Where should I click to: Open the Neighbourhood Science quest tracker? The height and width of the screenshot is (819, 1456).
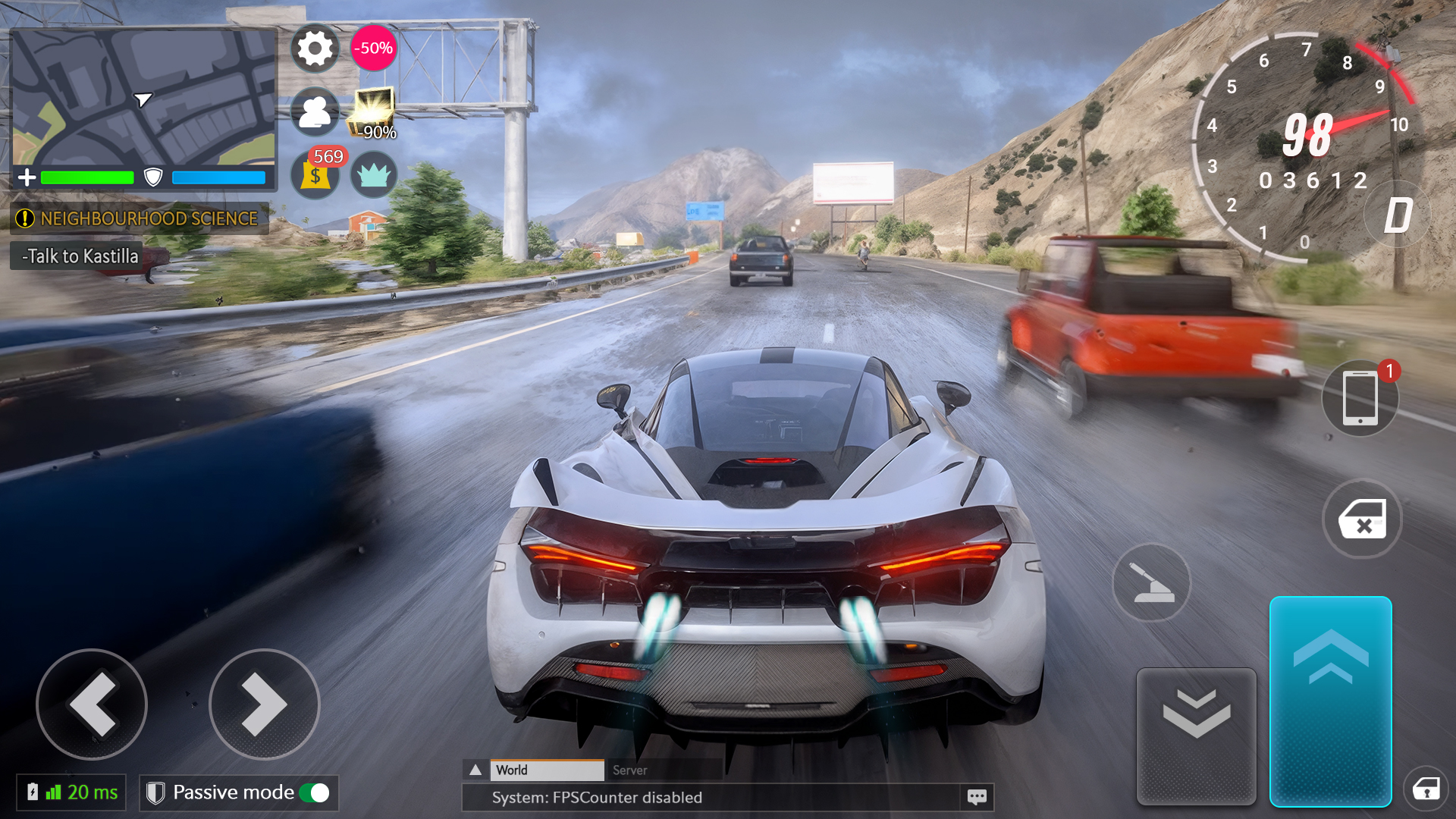(139, 219)
